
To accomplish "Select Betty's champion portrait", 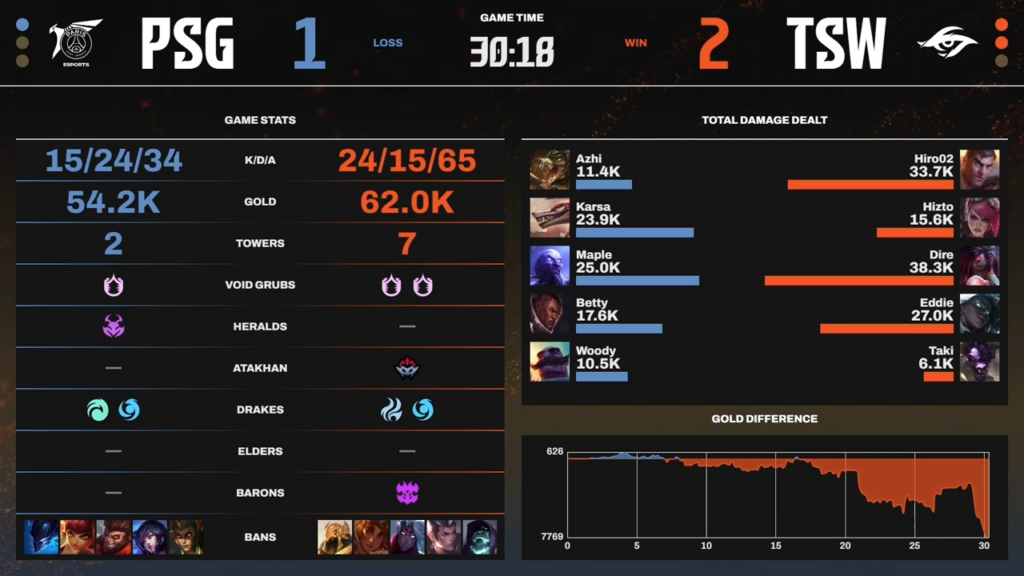I will [x=550, y=313].
